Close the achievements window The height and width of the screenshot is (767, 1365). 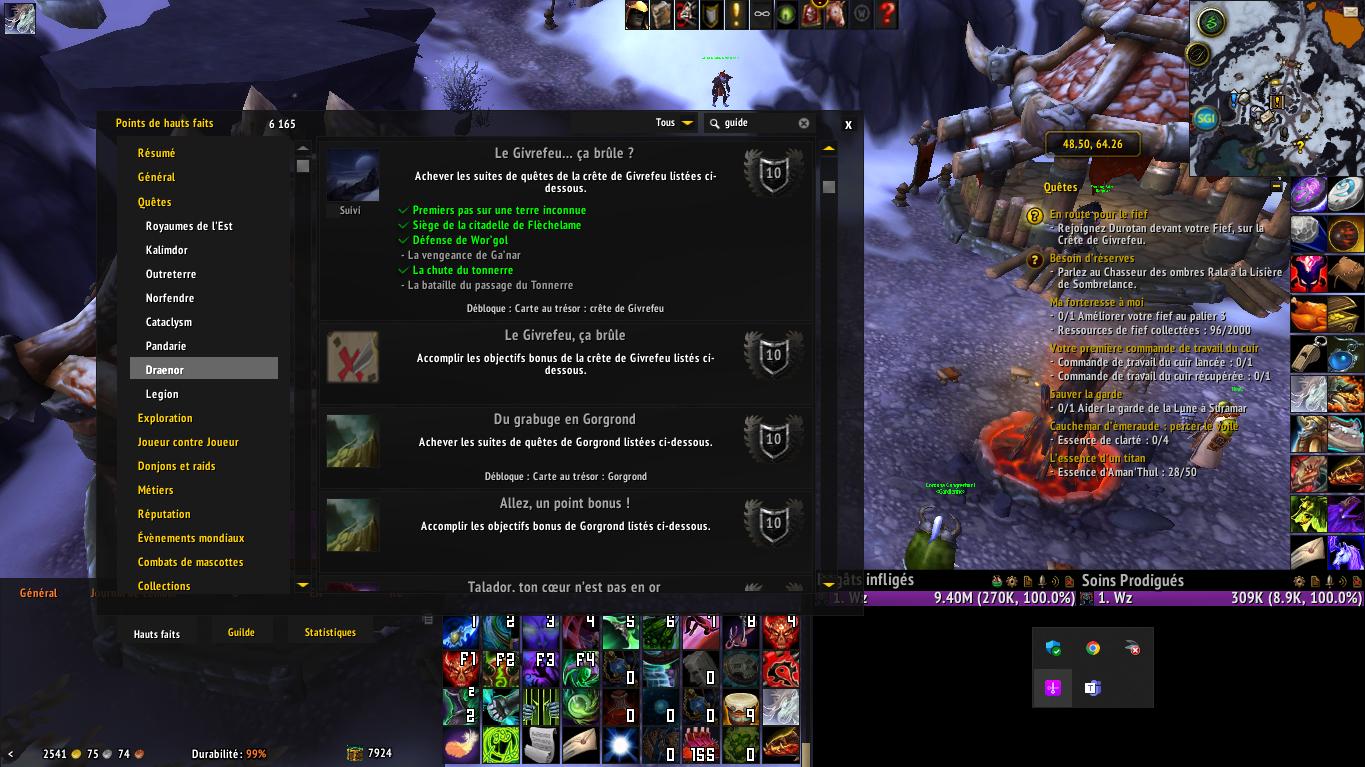pyautogui.click(x=848, y=125)
